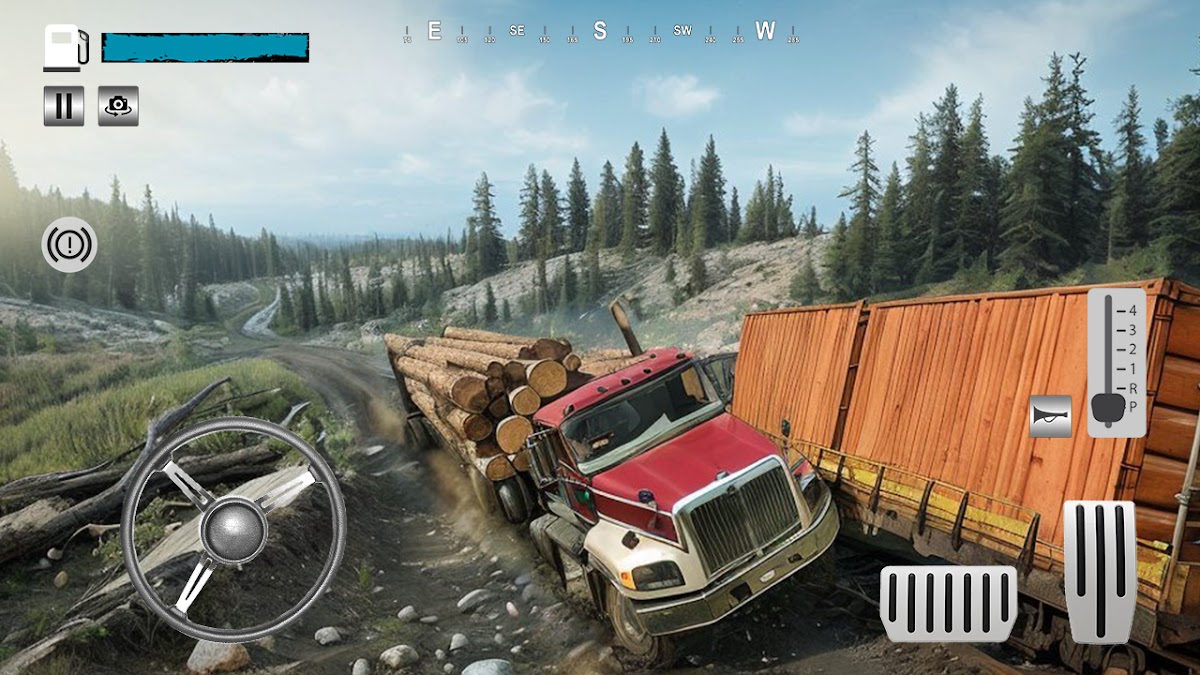Engage the parking brake button
Image resolution: width=1200 pixels, height=675 pixels.
pos(69,245)
